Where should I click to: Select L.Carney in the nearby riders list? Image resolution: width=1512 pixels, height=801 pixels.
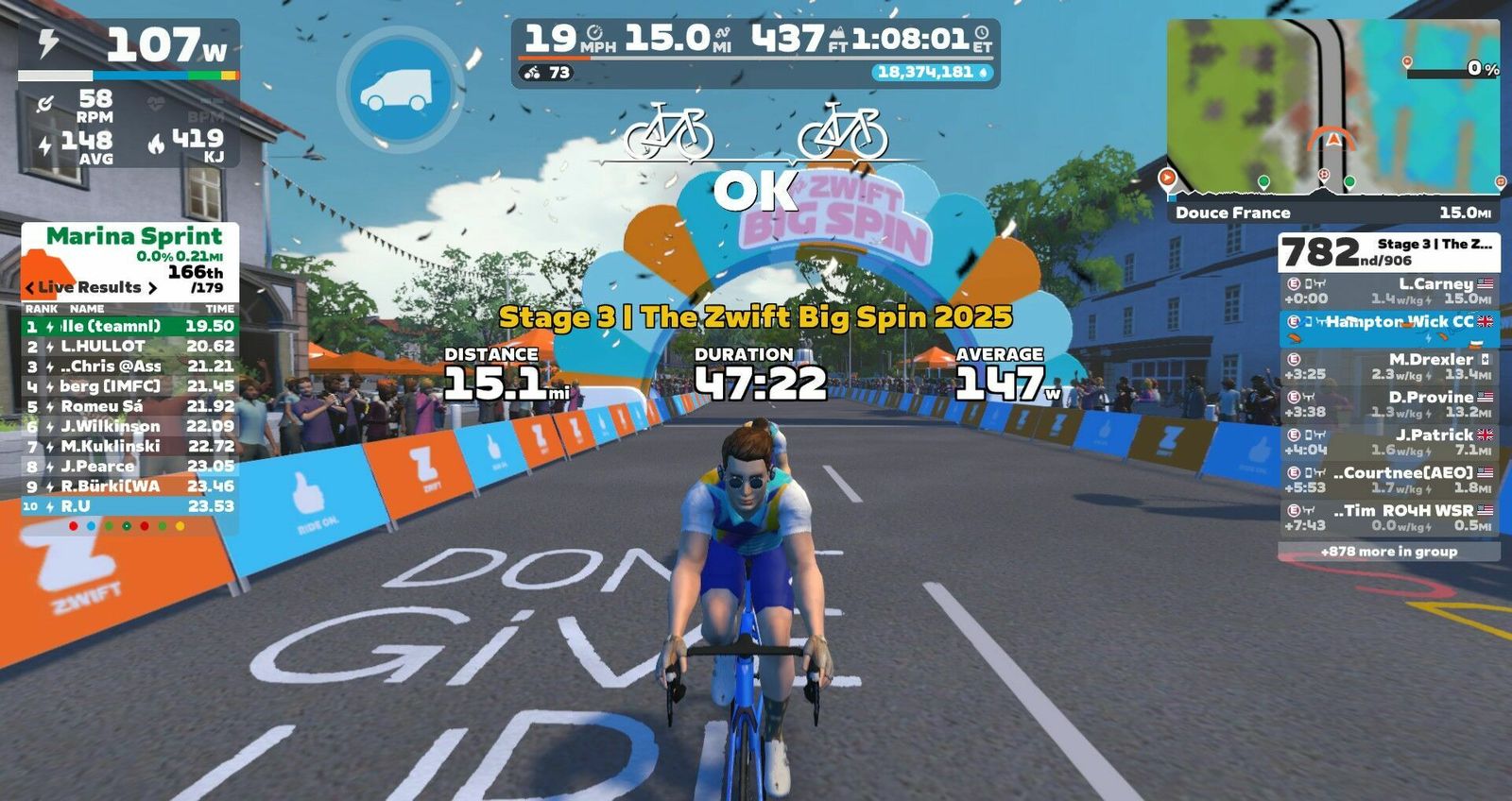point(1389,291)
